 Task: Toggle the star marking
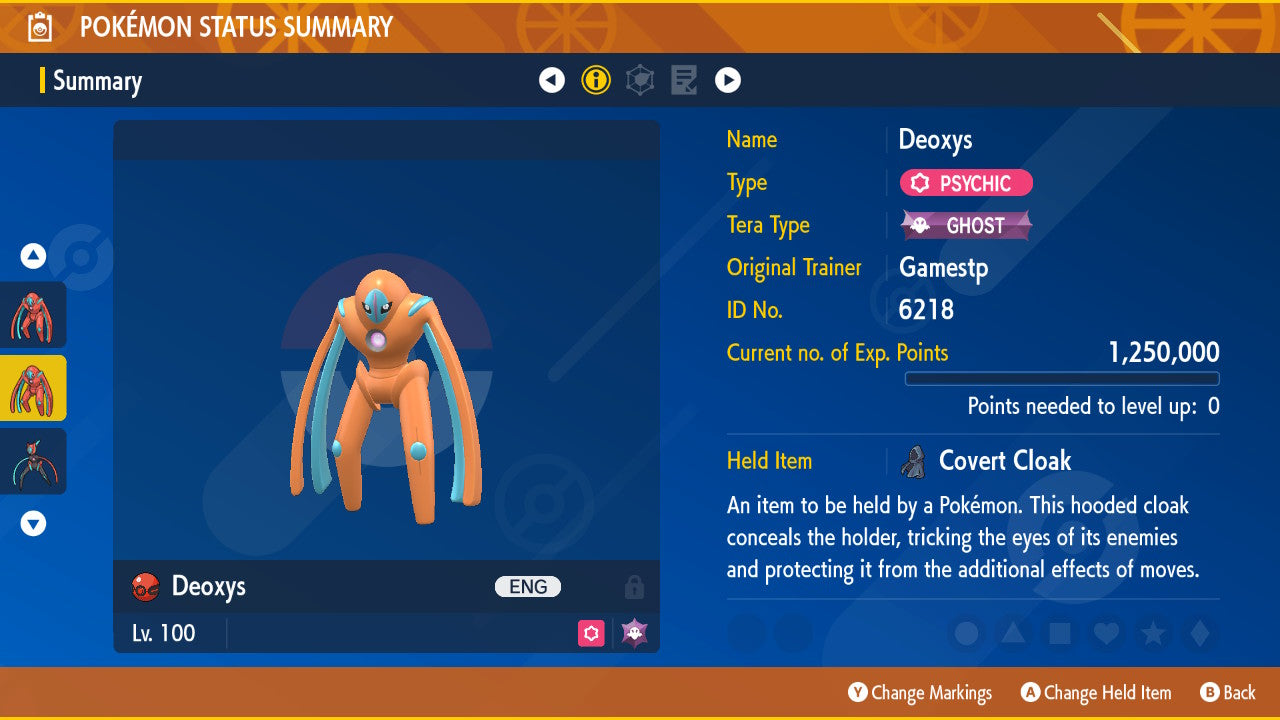tap(1153, 633)
